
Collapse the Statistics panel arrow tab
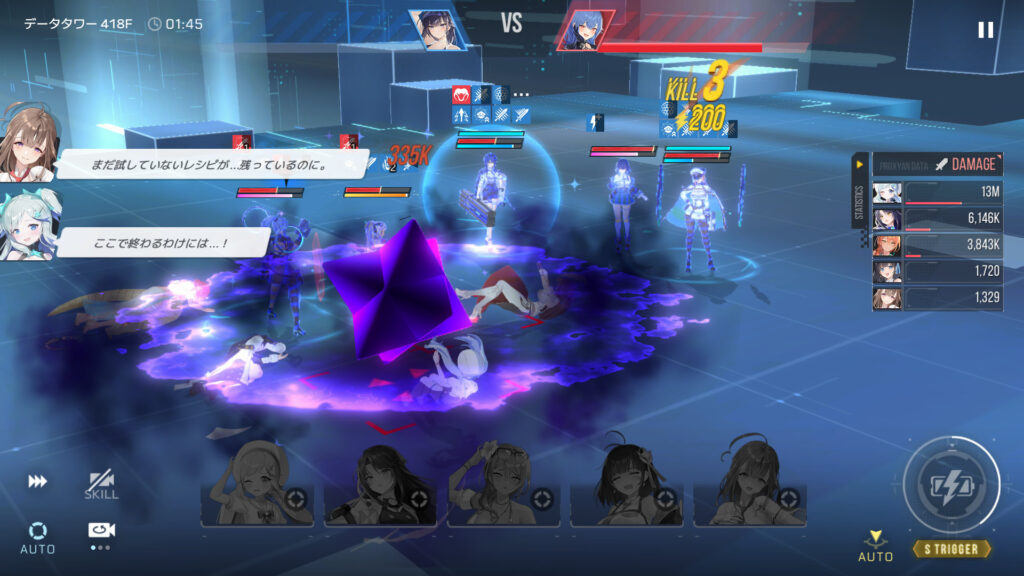pyautogui.click(x=859, y=163)
